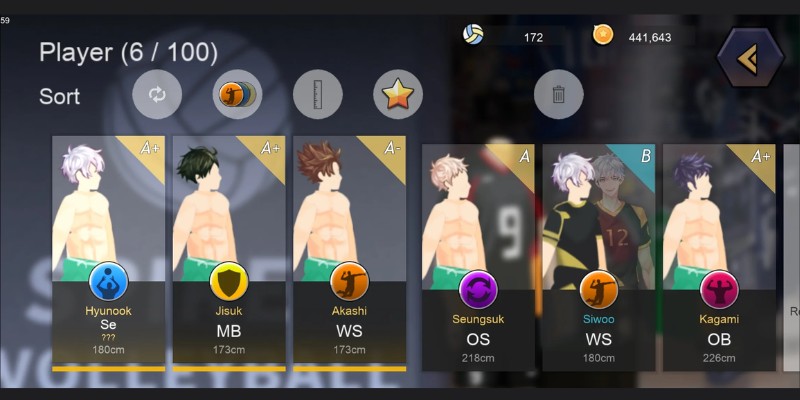Sort players by position icon
The width and height of the screenshot is (800, 400).
point(237,95)
